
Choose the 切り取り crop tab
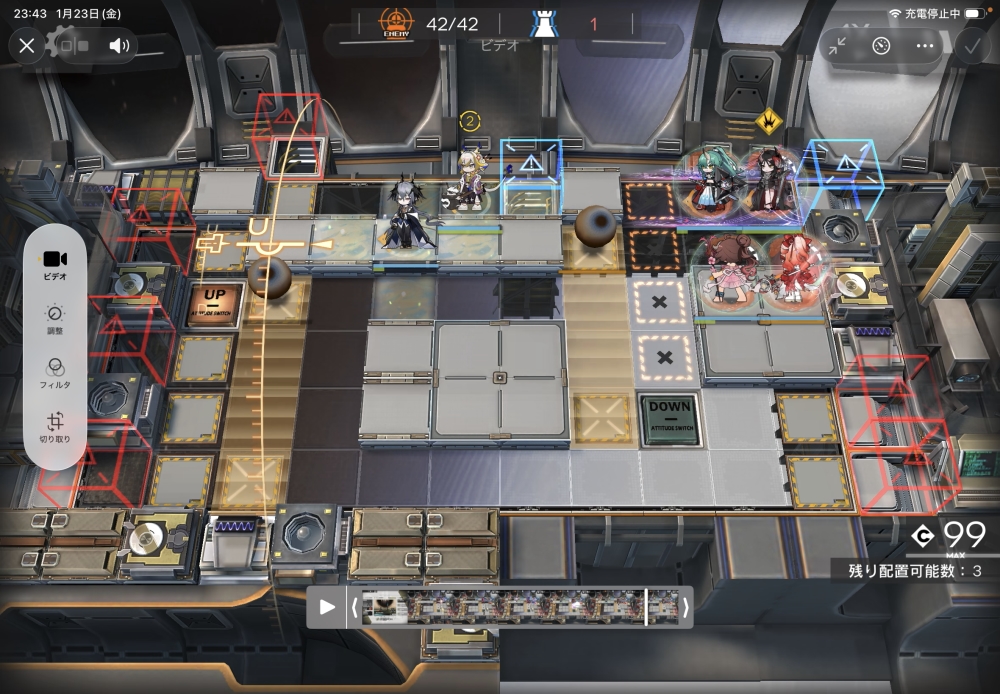(x=55, y=428)
